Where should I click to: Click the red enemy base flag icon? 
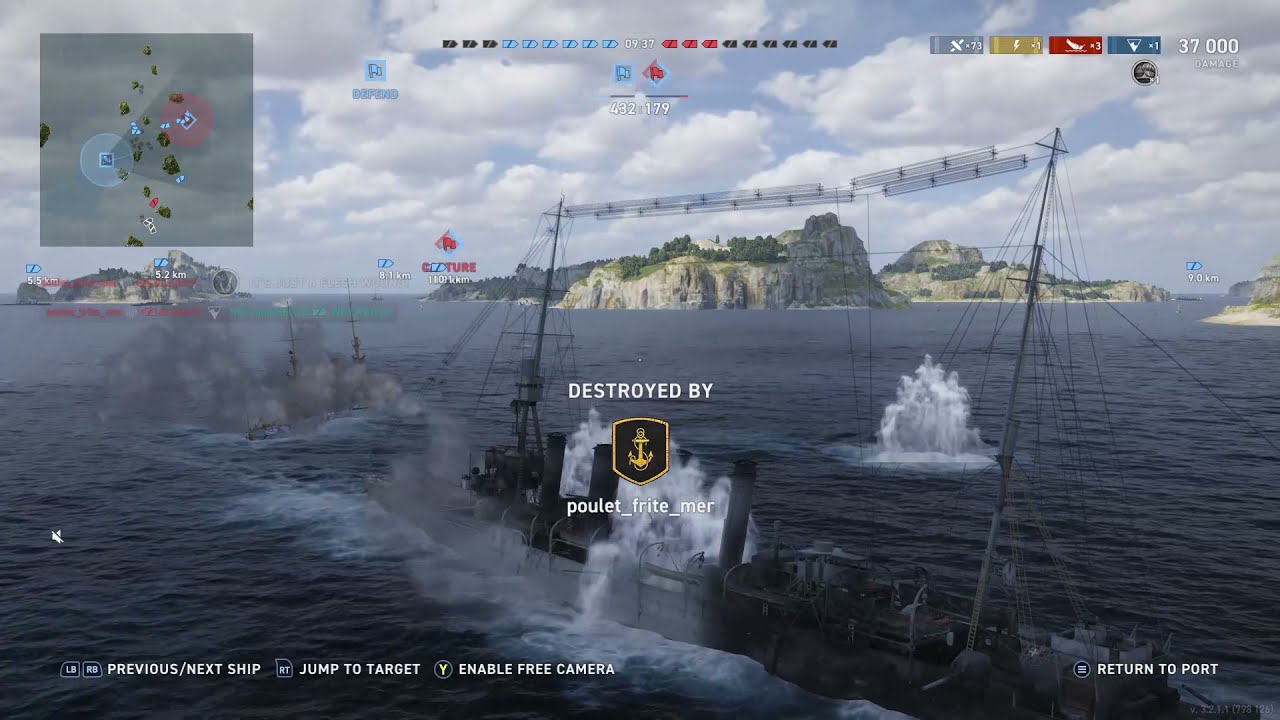coord(654,72)
